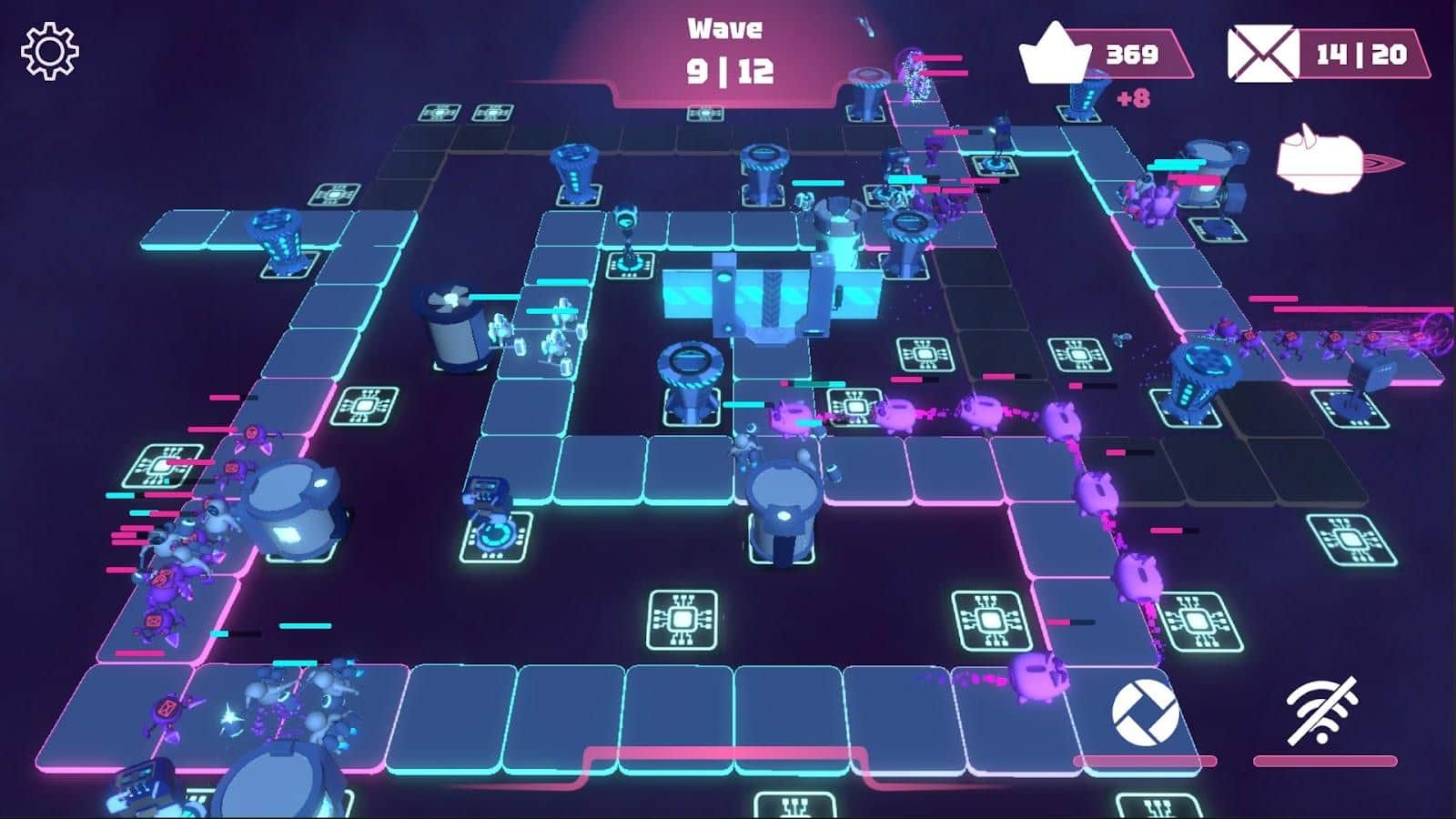Click the crown currency icon showing 369
Screen dimensions: 1456x819
[x=1054, y=50]
